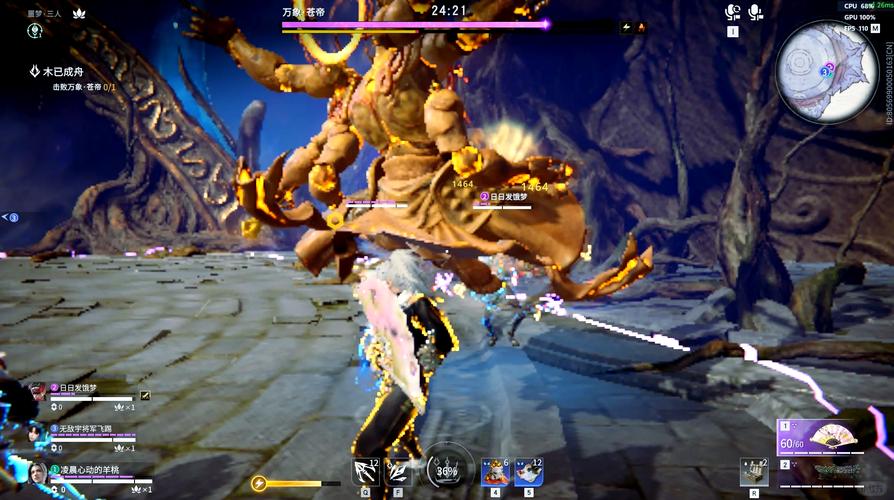Trigger the ultimate gauge showing 36%
Screen dimensions: 894x500
click(x=449, y=471)
